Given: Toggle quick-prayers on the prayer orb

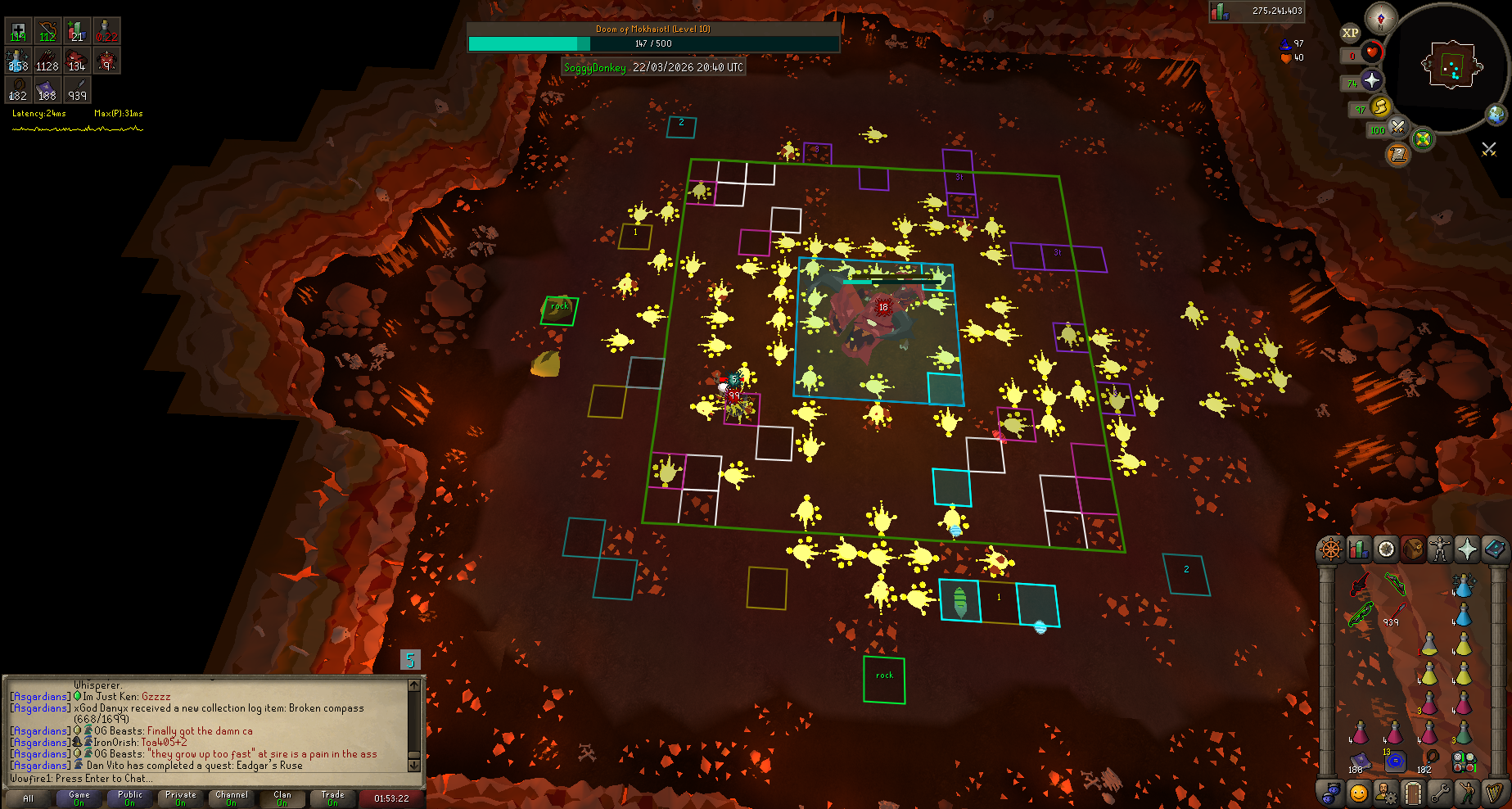Looking at the screenshot, I should pos(1371,80).
